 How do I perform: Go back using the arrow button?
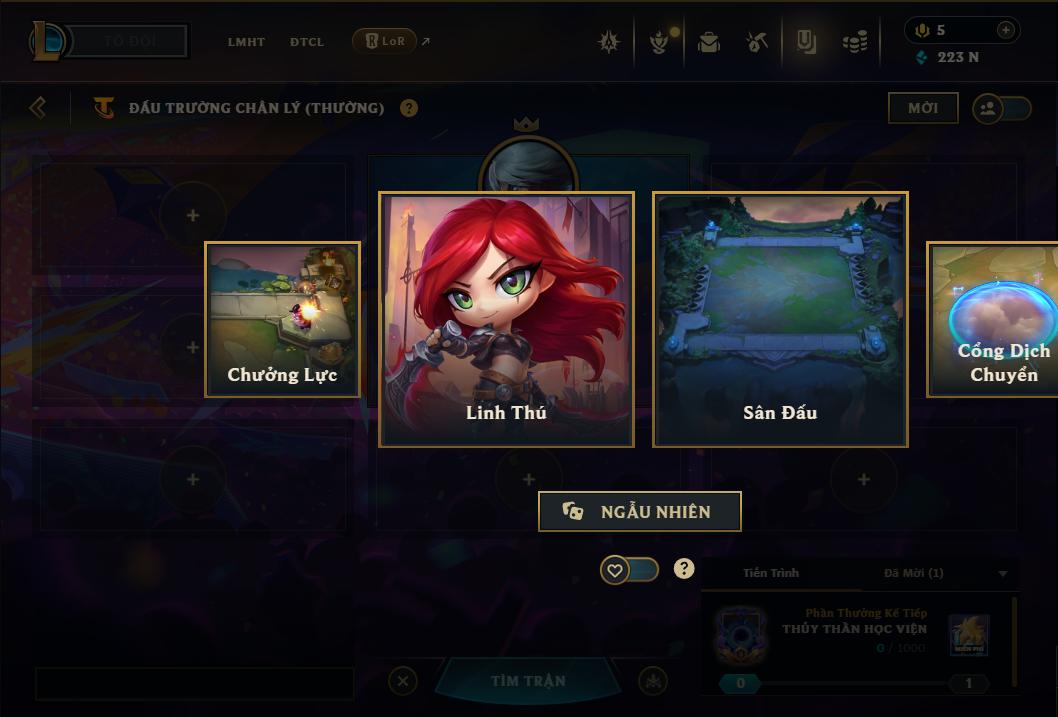pyautogui.click(x=38, y=107)
